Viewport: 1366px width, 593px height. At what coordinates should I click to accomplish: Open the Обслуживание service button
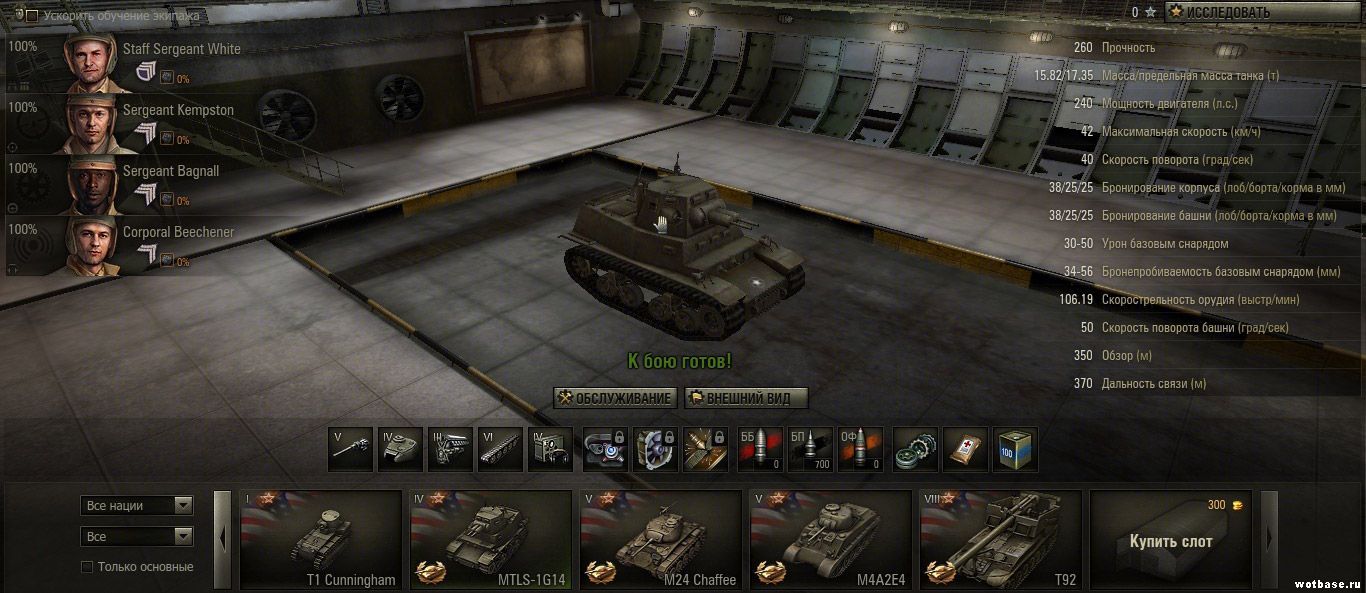point(615,398)
